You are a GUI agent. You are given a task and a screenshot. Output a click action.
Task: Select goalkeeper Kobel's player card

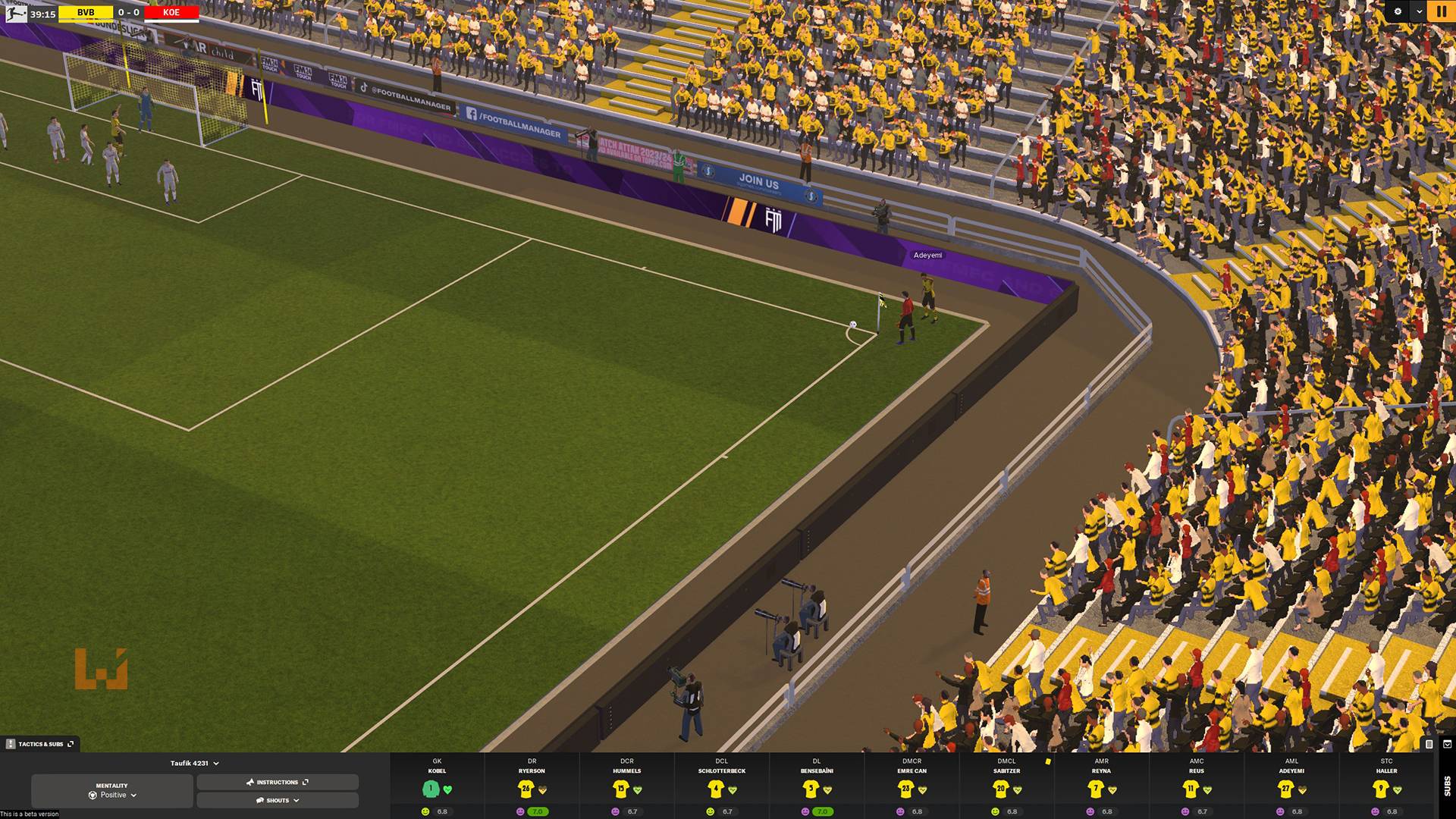(437, 786)
